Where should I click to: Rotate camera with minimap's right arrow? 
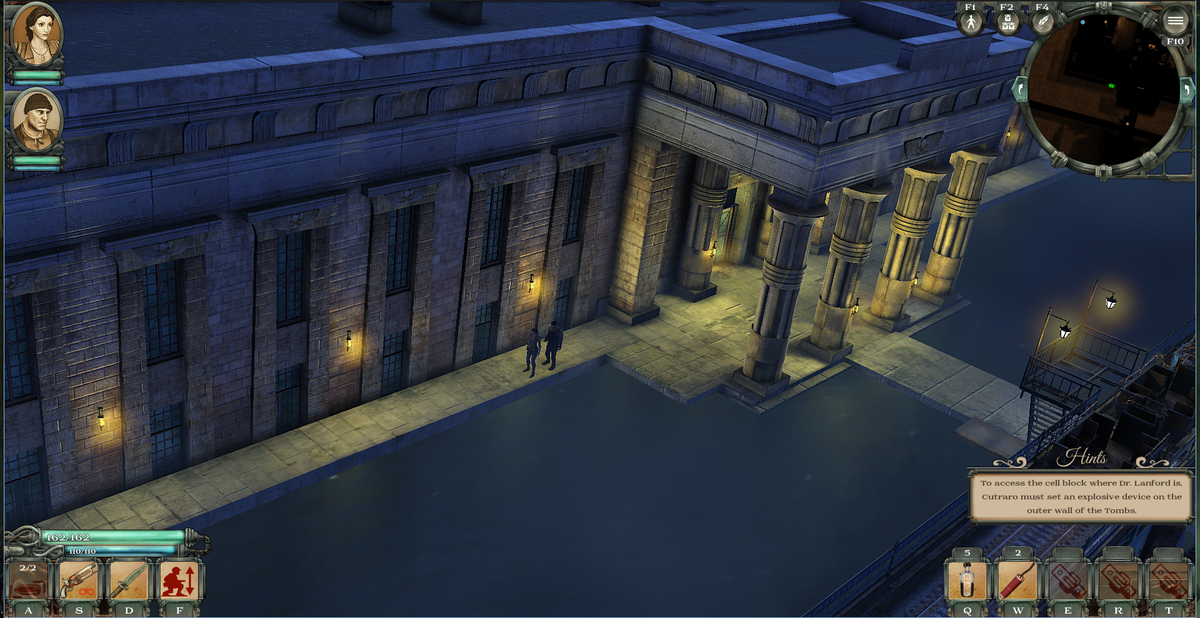1188,90
